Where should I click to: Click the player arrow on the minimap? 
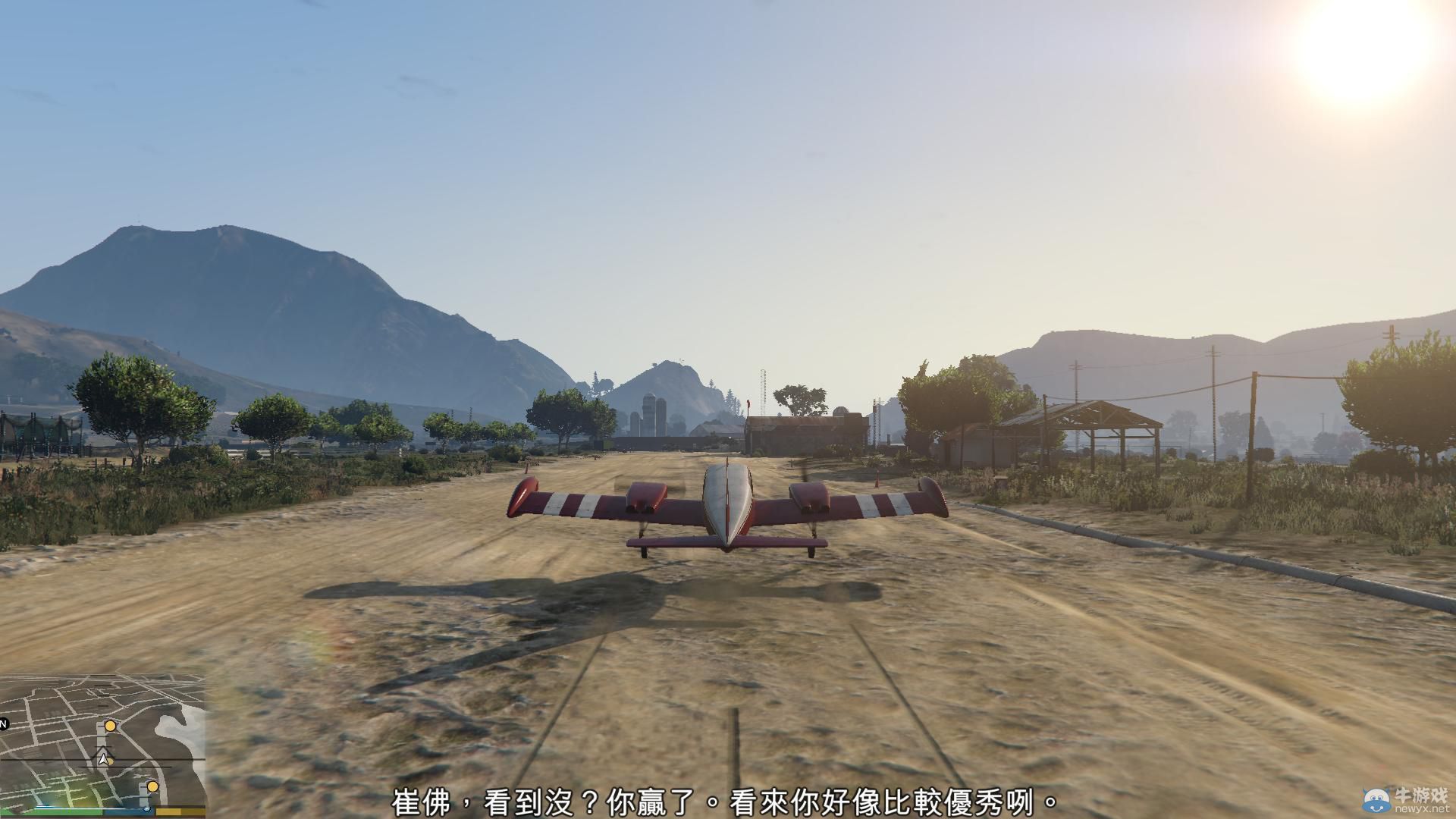[x=103, y=759]
